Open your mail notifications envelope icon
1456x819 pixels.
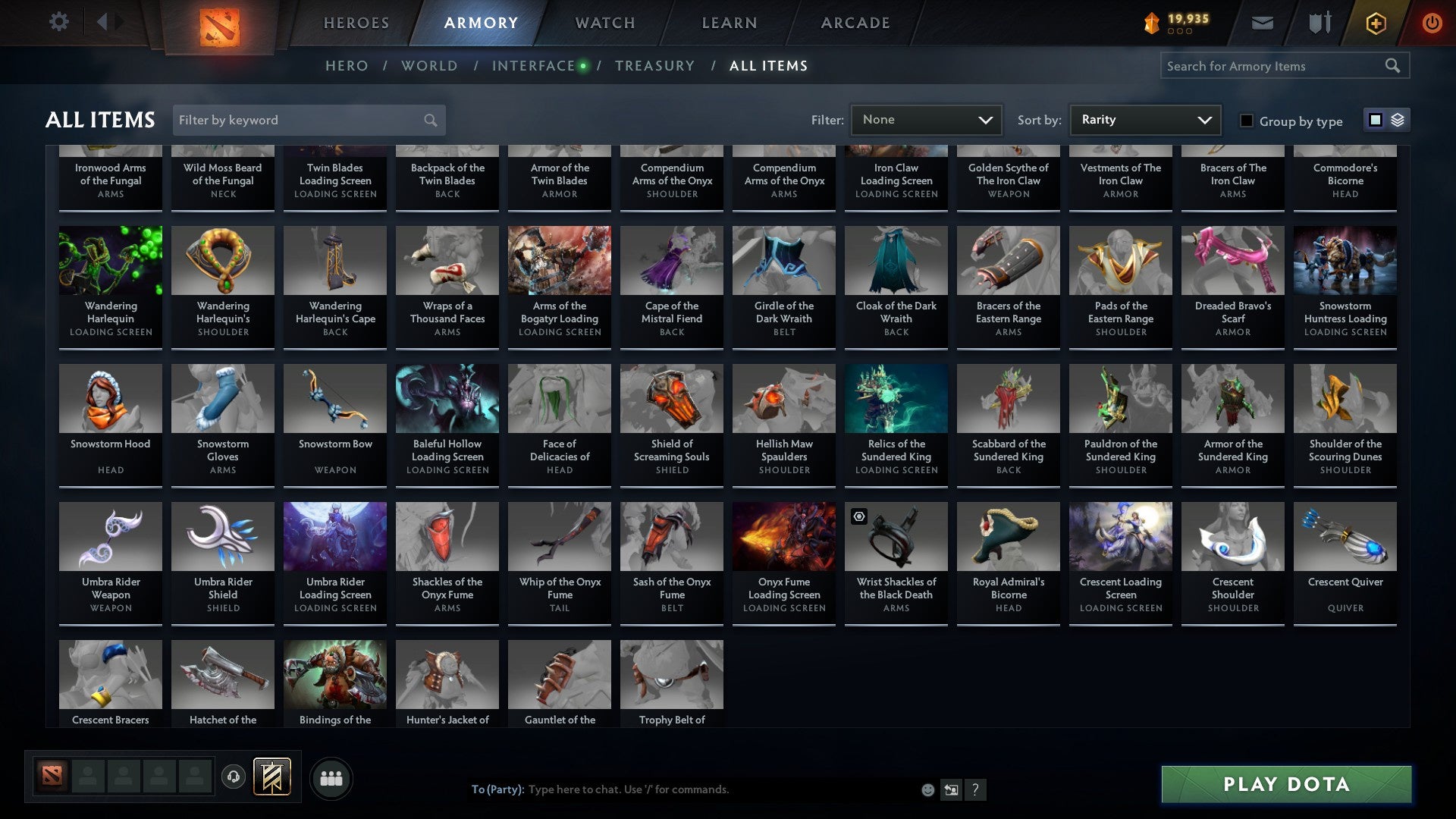pyautogui.click(x=1261, y=23)
